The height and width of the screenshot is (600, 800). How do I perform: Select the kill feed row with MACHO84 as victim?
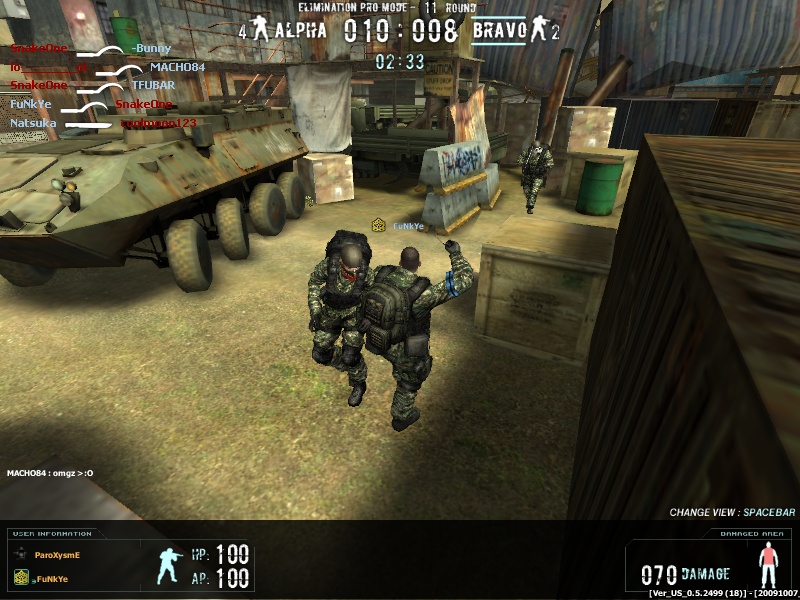107,68
